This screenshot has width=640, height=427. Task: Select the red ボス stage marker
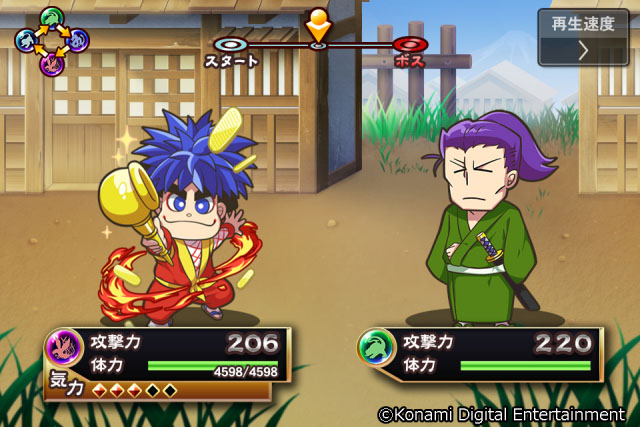pos(408,45)
